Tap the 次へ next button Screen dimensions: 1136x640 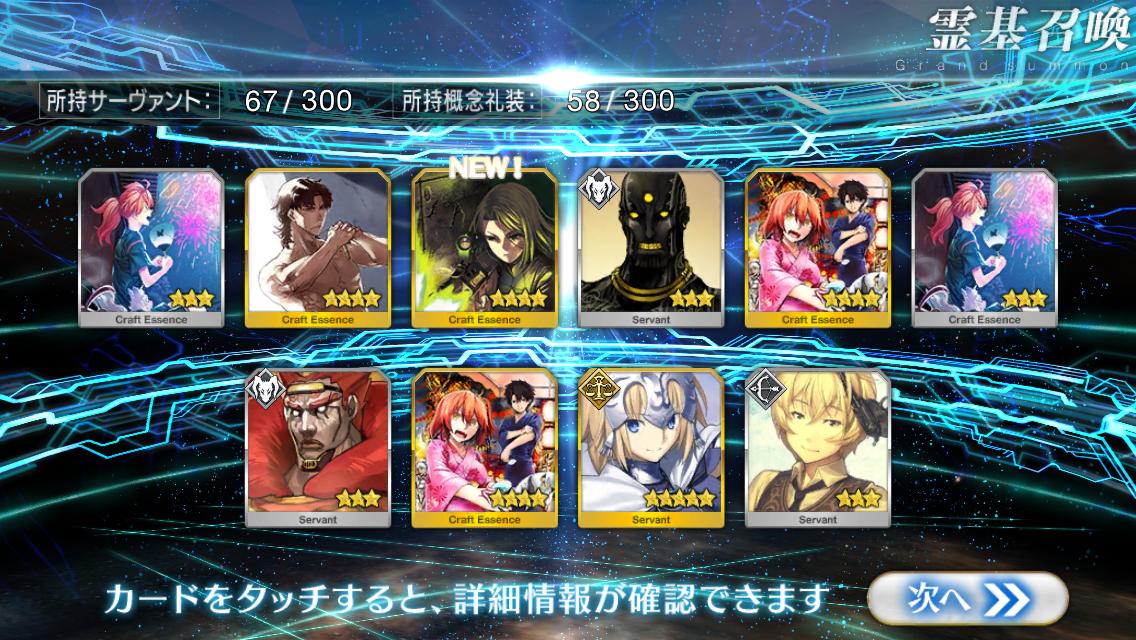953,597
